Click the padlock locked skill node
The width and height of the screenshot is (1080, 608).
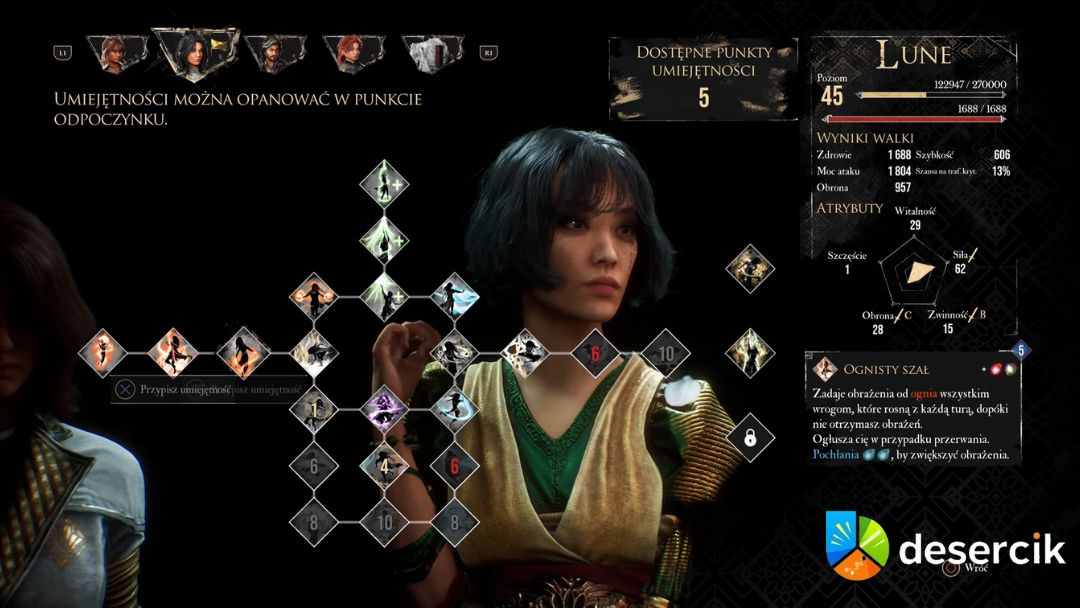(747, 436)
